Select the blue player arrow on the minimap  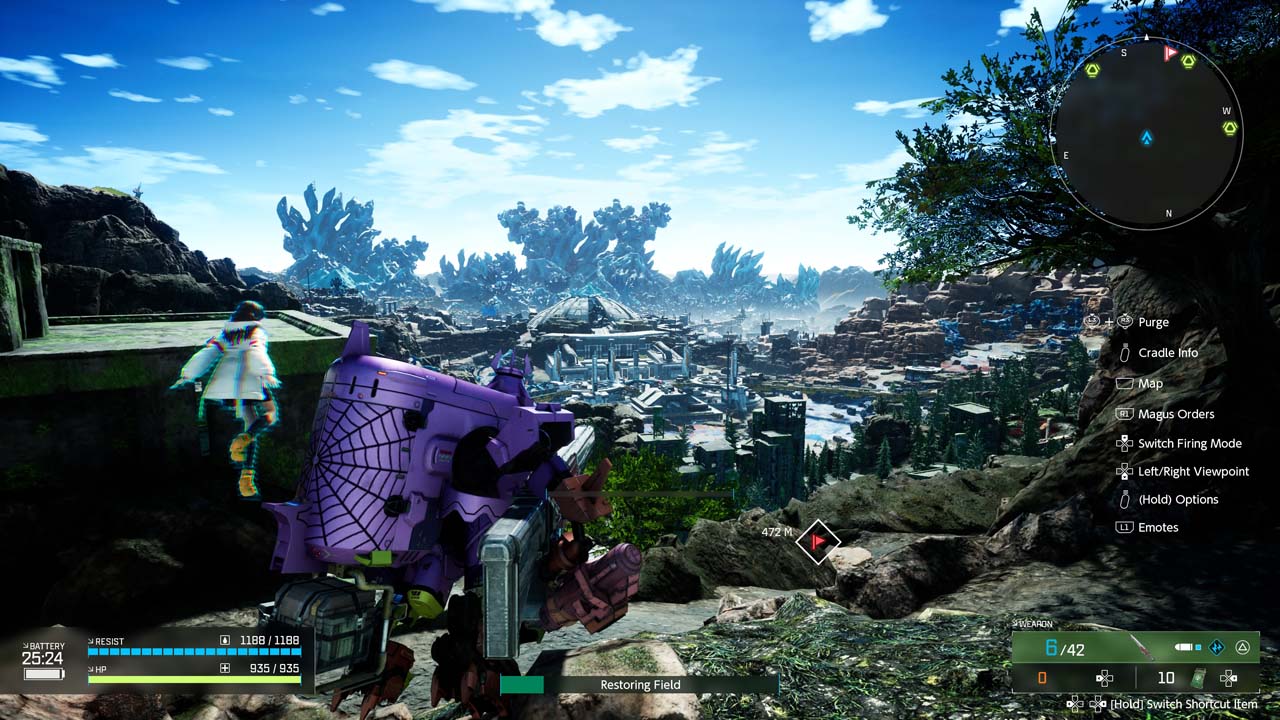(1147, 138)
